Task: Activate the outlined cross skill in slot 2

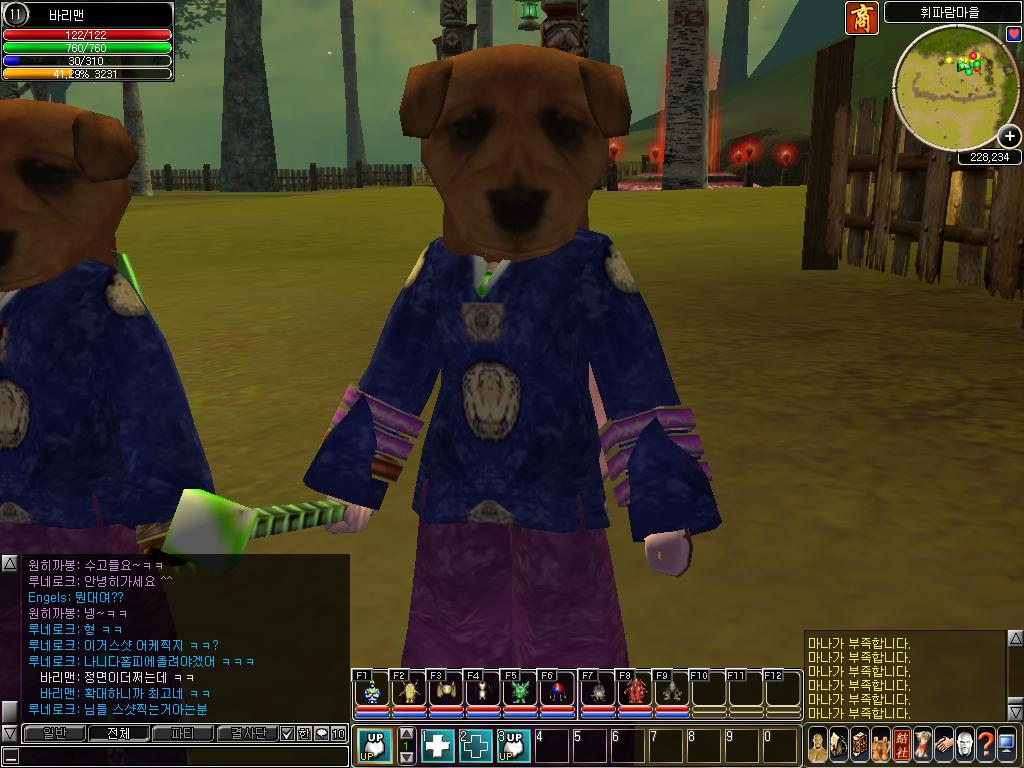Action: (x=475, y=745)
